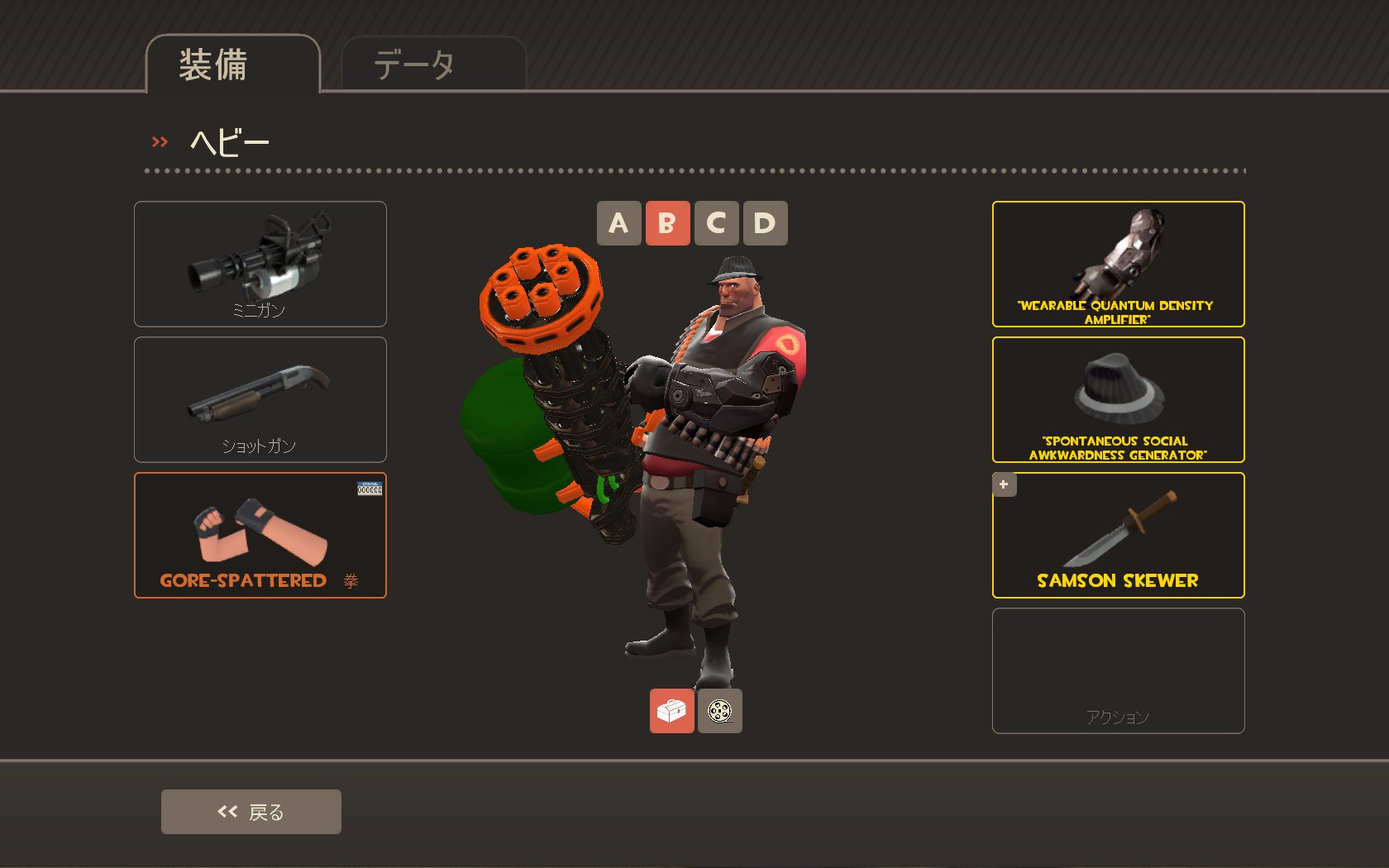
Task: Switch to loadout preset A
Action: 618,222
